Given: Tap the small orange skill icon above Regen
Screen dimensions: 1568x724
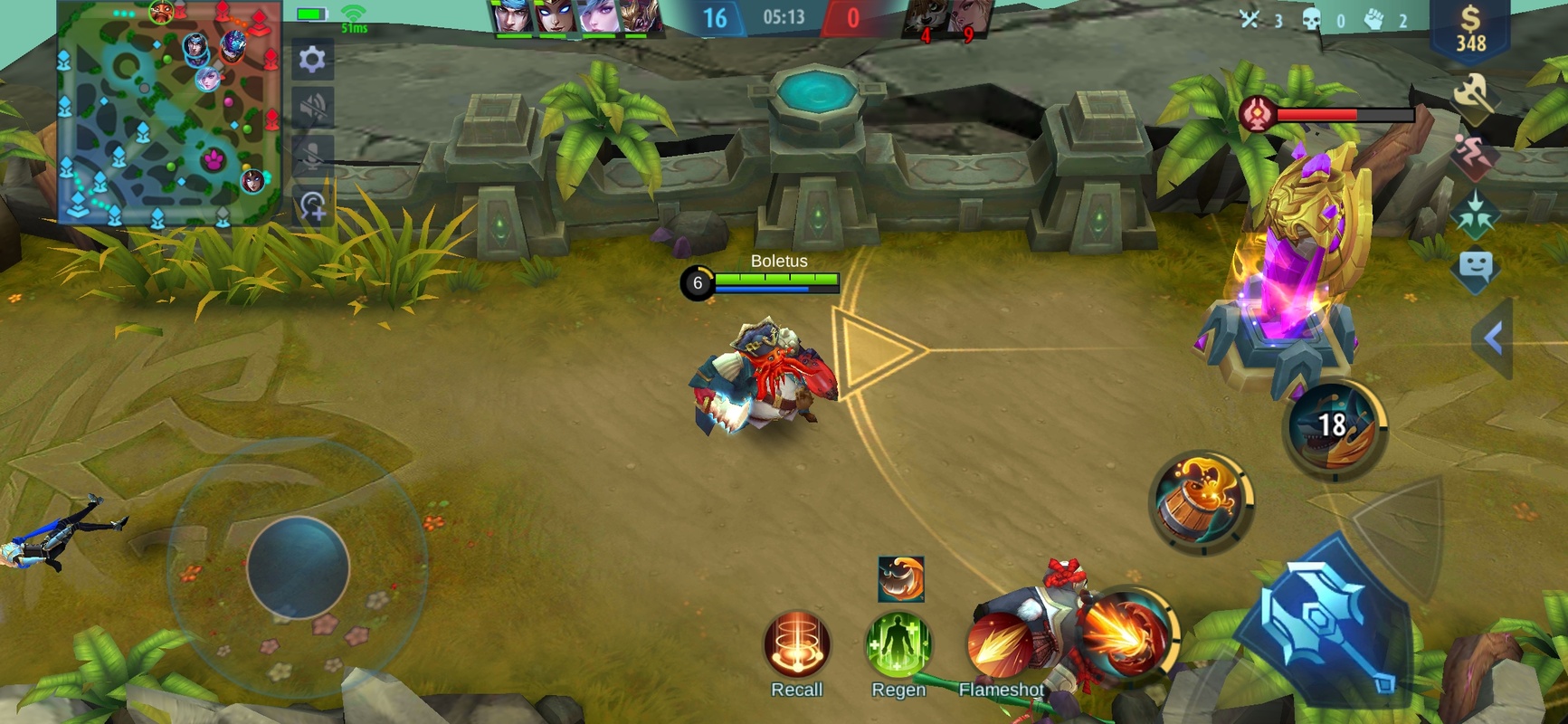Looking at the screenshot, I should pyautogui.click(x=901, y=579).
